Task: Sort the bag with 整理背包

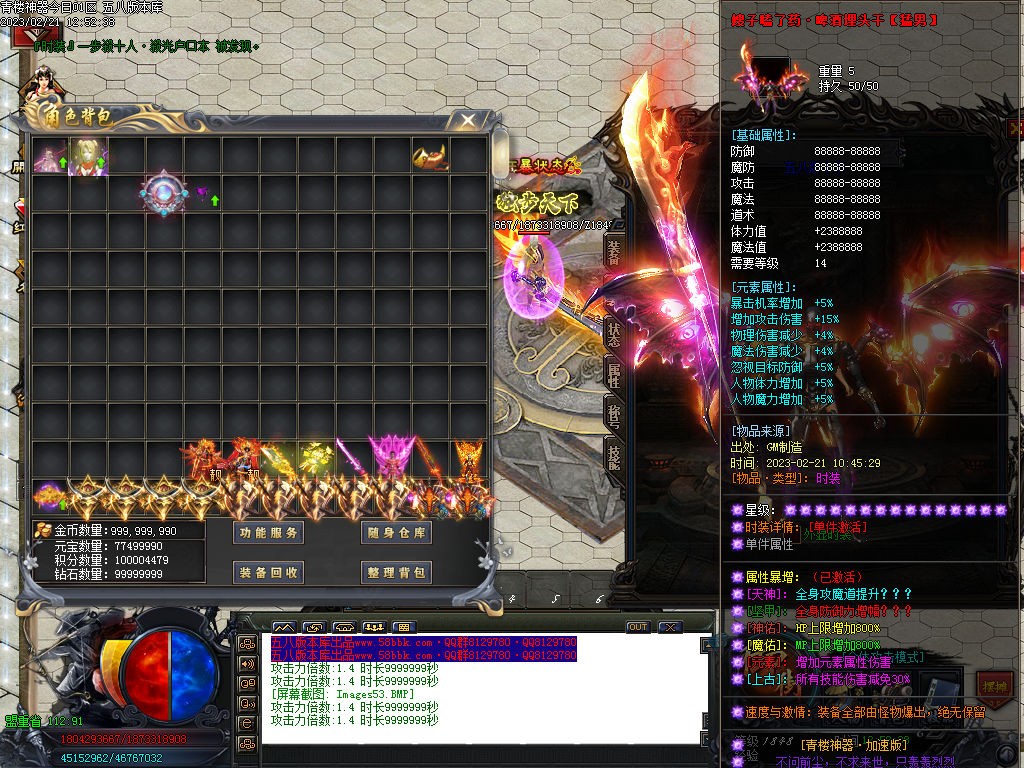Action: [396, 573]
